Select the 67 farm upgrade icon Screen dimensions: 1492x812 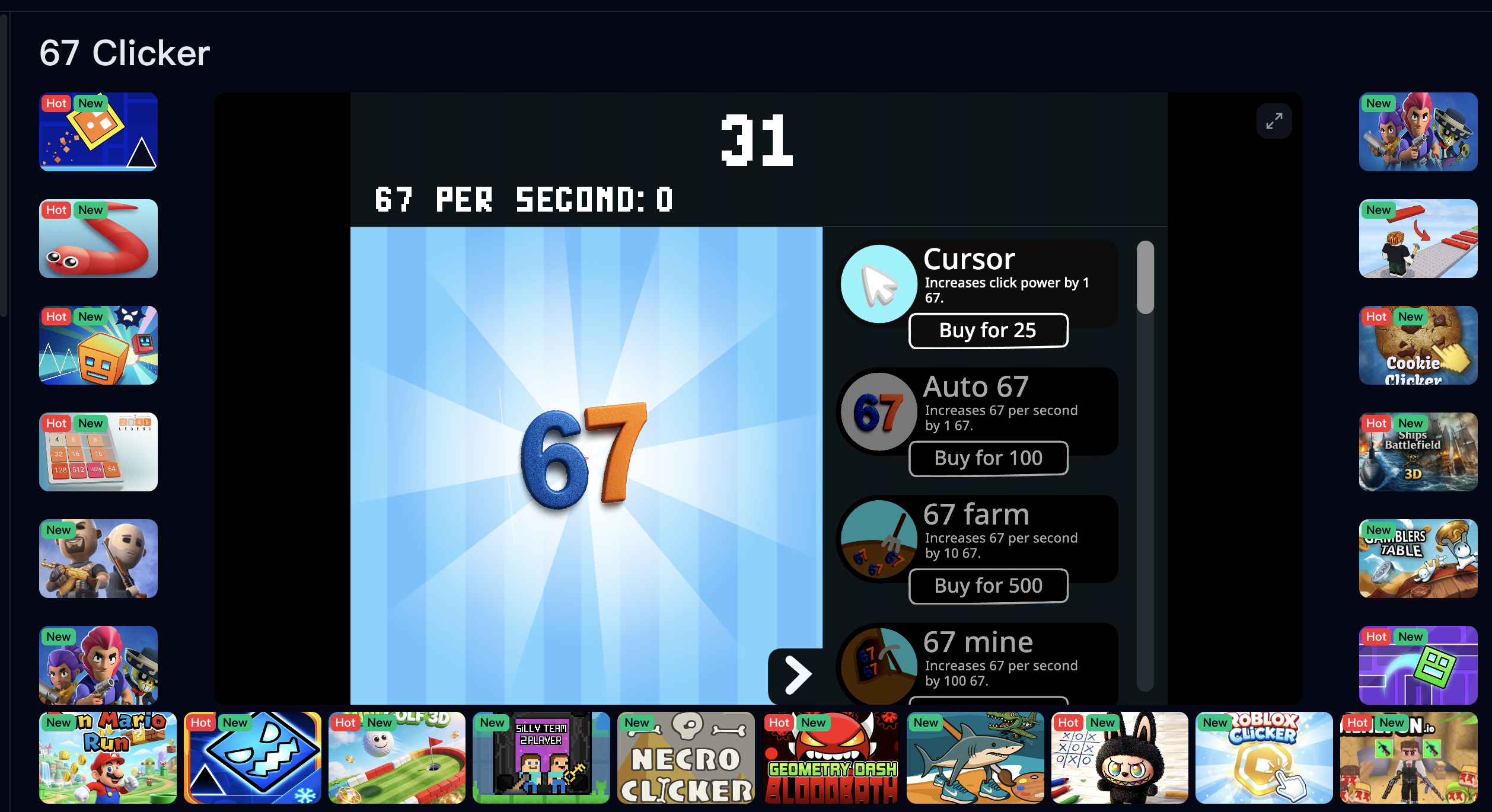click(x=878, y=539)
